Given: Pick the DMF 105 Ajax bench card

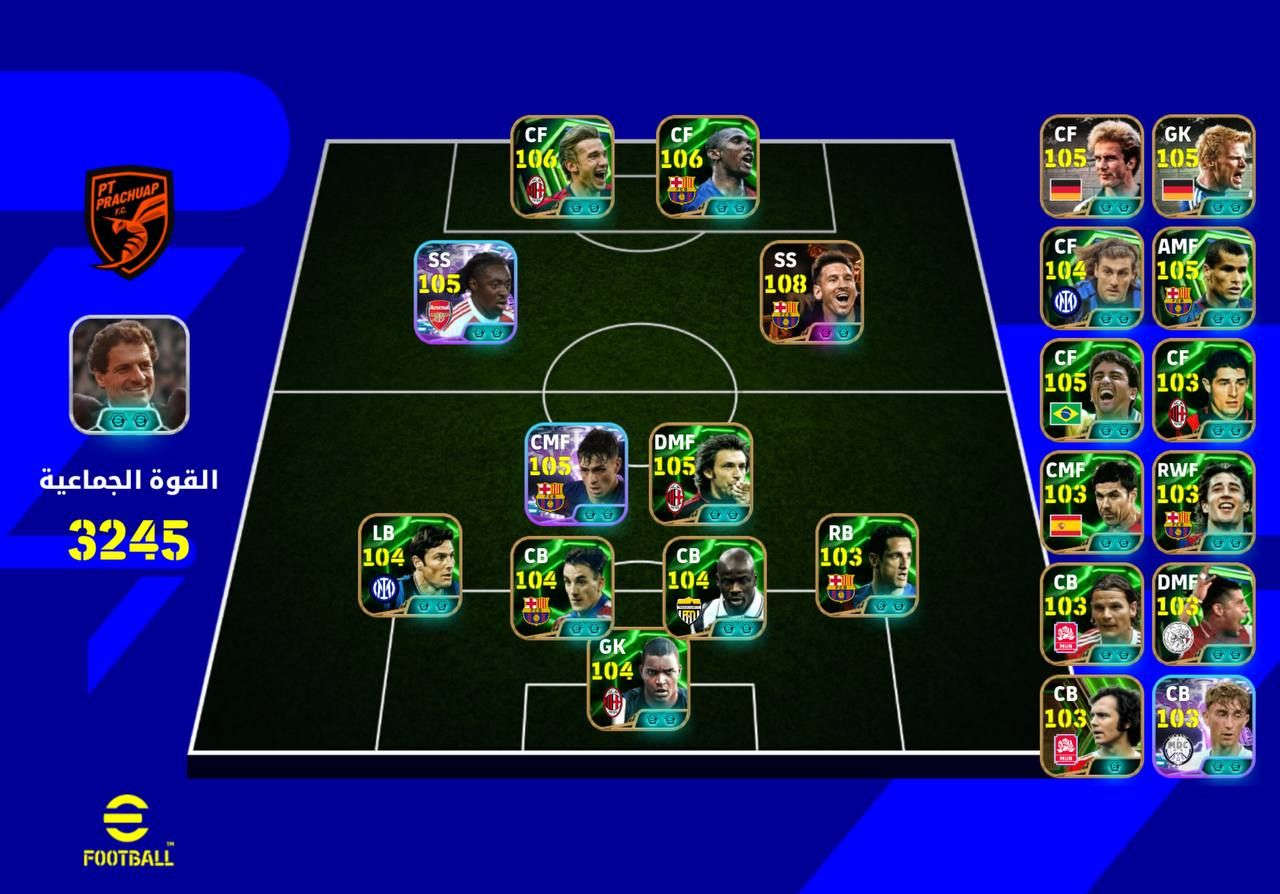Looking at the screenshot, I should pos(1203,614).
